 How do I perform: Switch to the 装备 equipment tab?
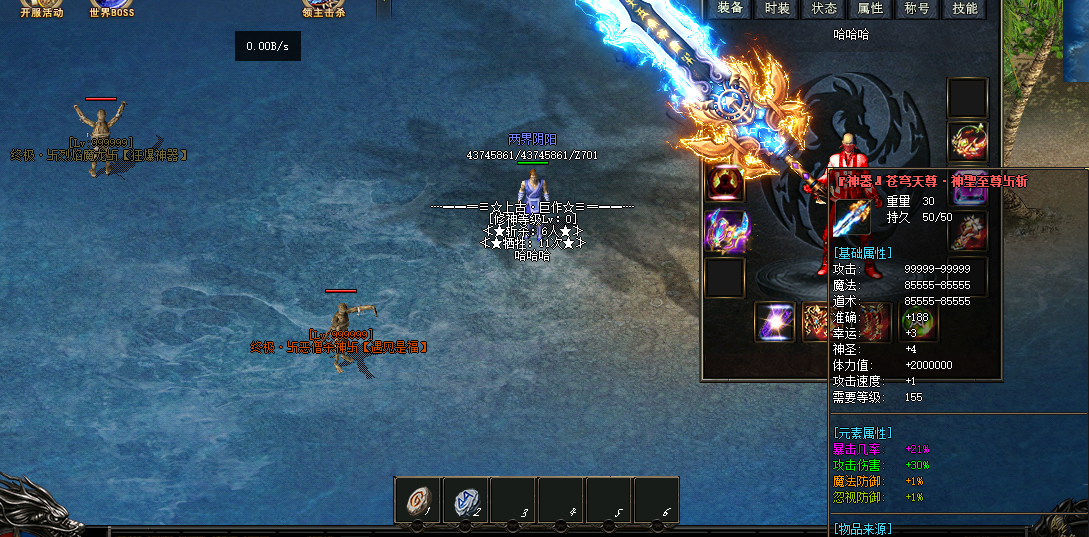tap(731, 9)
